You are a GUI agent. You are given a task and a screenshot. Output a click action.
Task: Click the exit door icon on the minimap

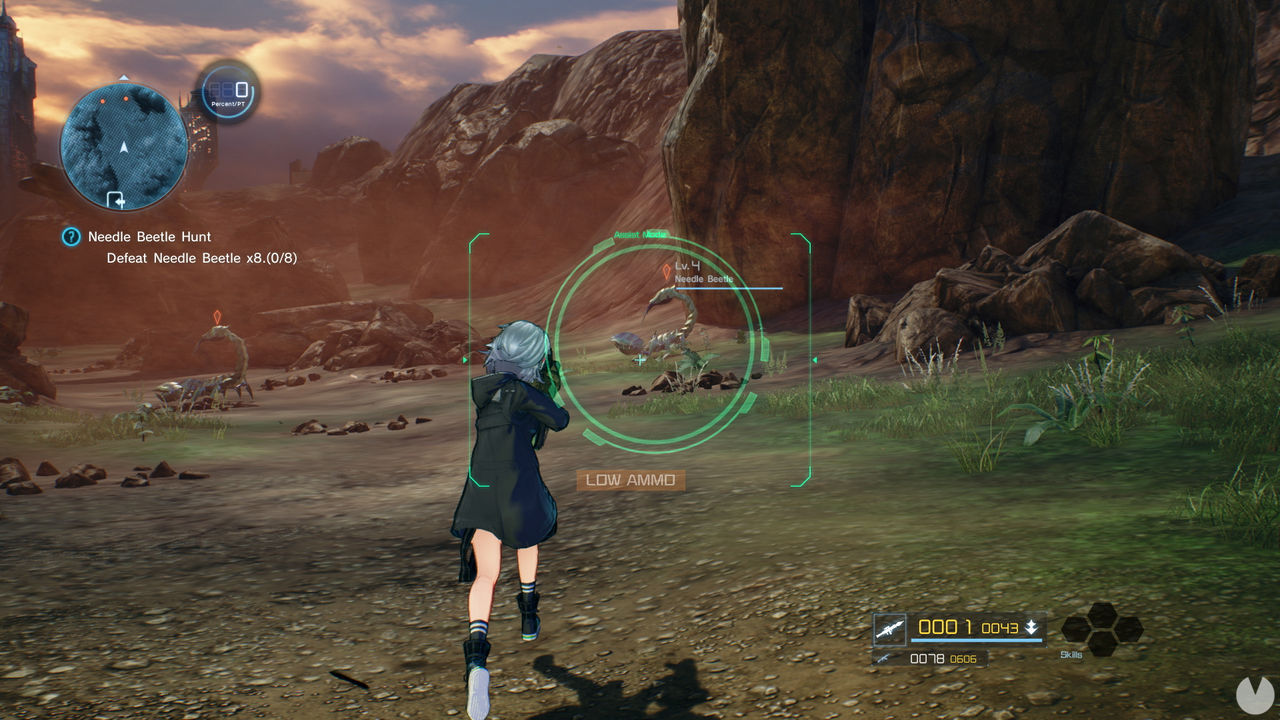click(115, 200)
